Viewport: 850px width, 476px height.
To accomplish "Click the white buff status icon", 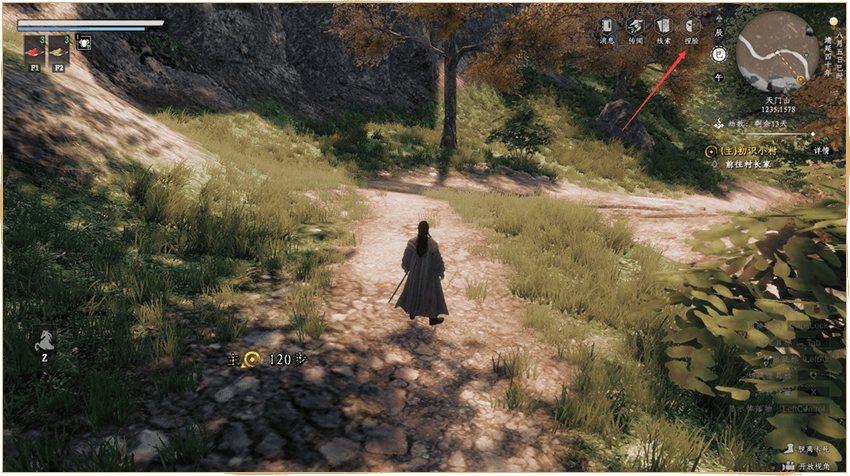I will coord(85,43).
